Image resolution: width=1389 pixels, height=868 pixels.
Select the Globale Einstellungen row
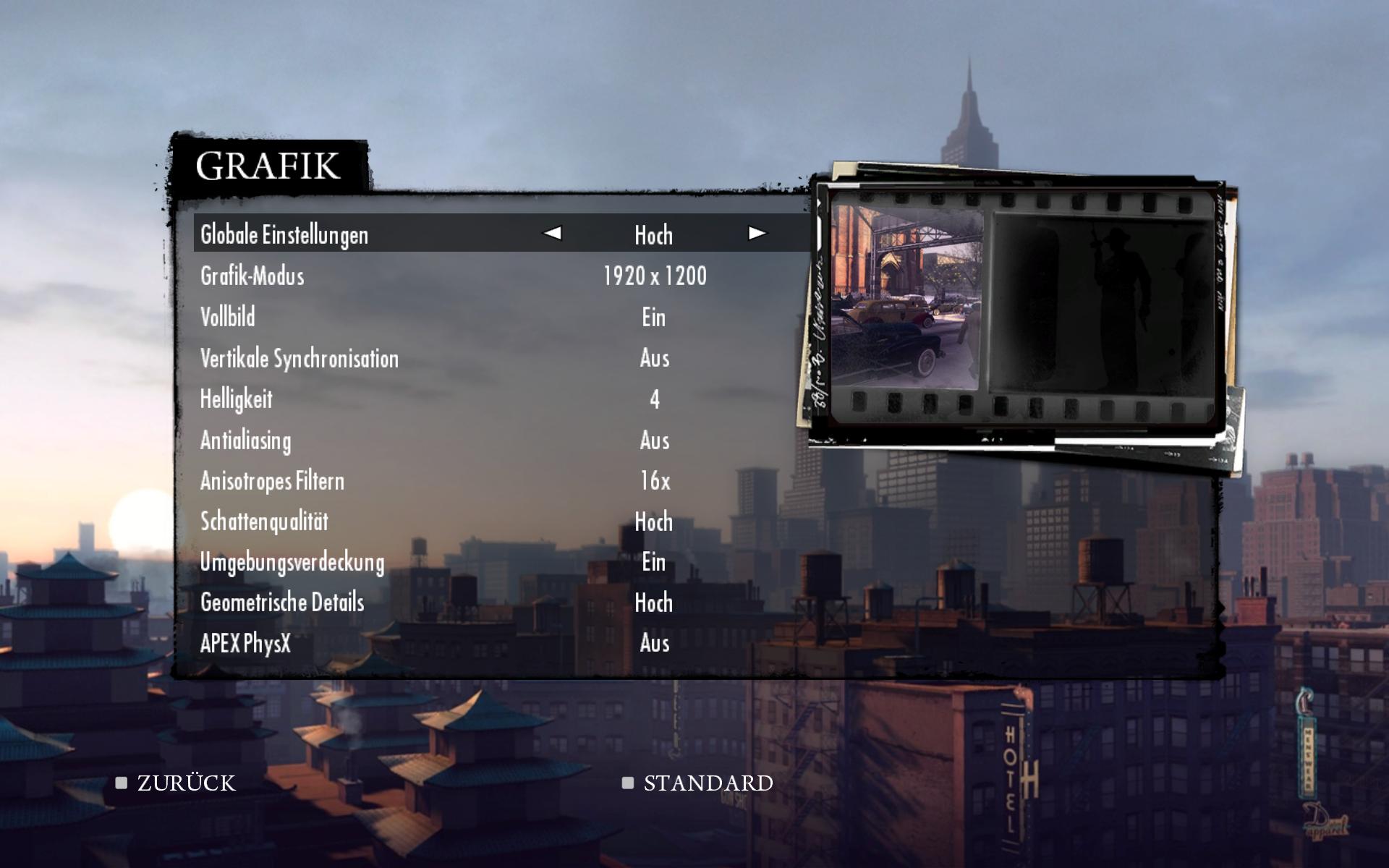click(284, 234)
